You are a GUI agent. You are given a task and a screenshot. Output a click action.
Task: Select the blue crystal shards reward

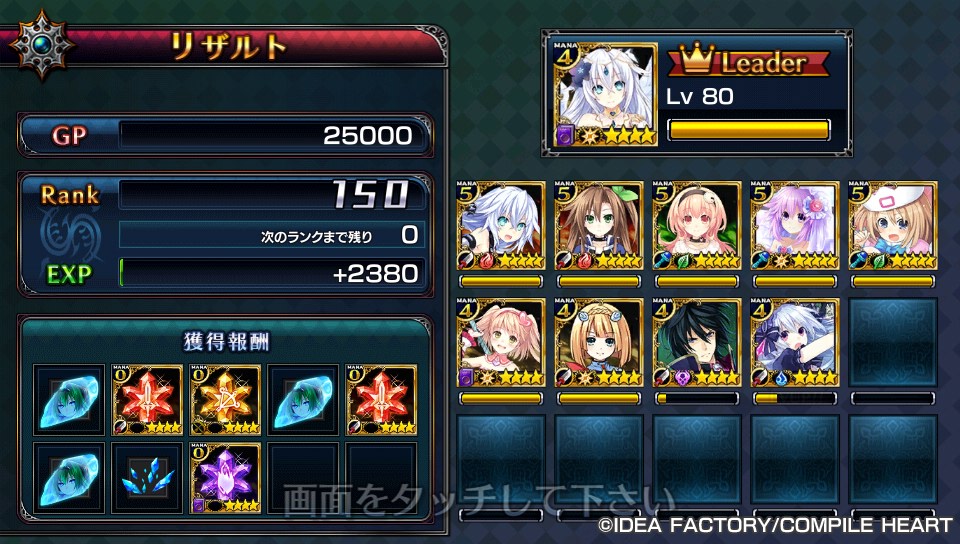(x=148, y=478)
